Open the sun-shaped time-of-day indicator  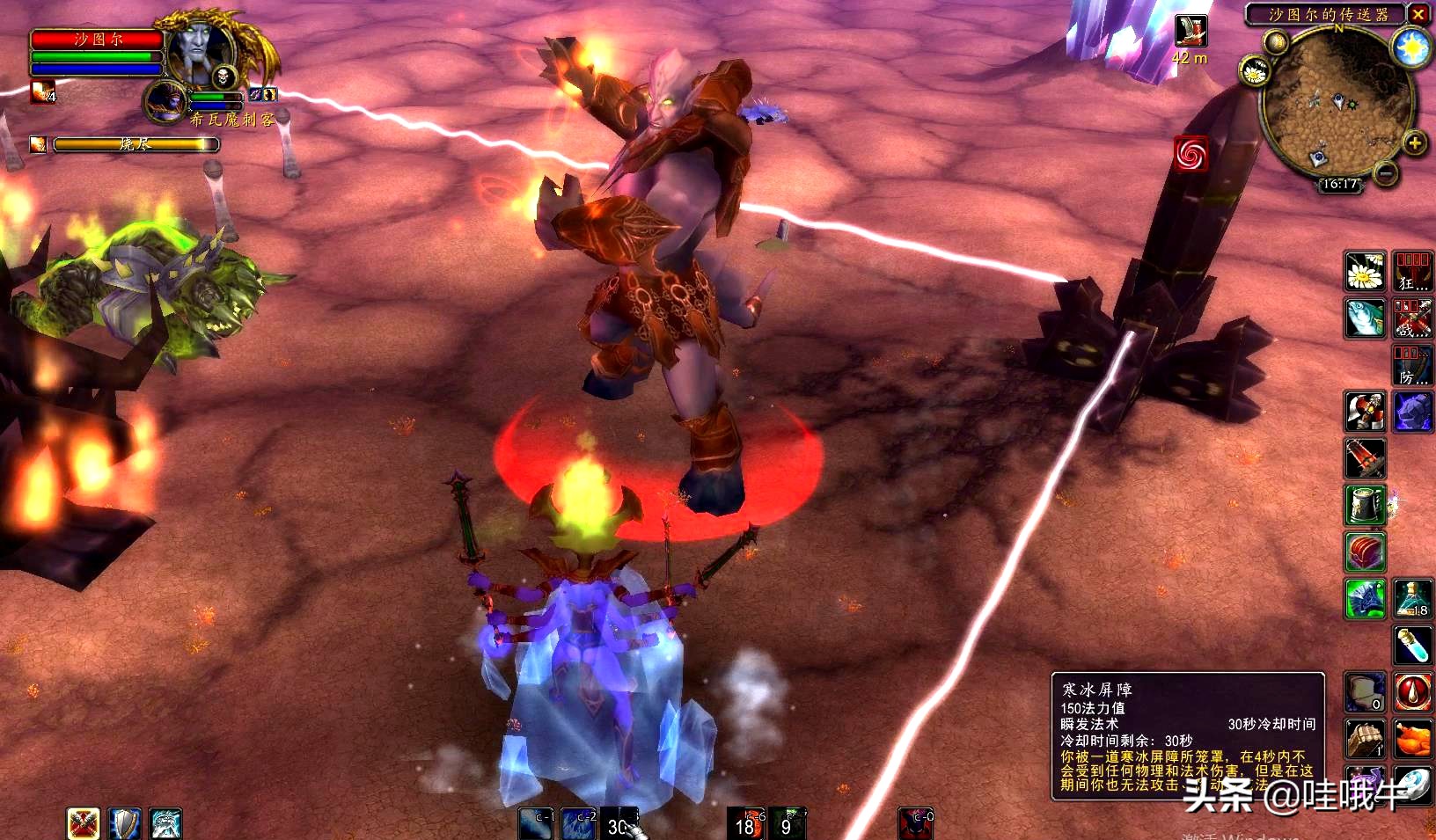[1412, 48]
